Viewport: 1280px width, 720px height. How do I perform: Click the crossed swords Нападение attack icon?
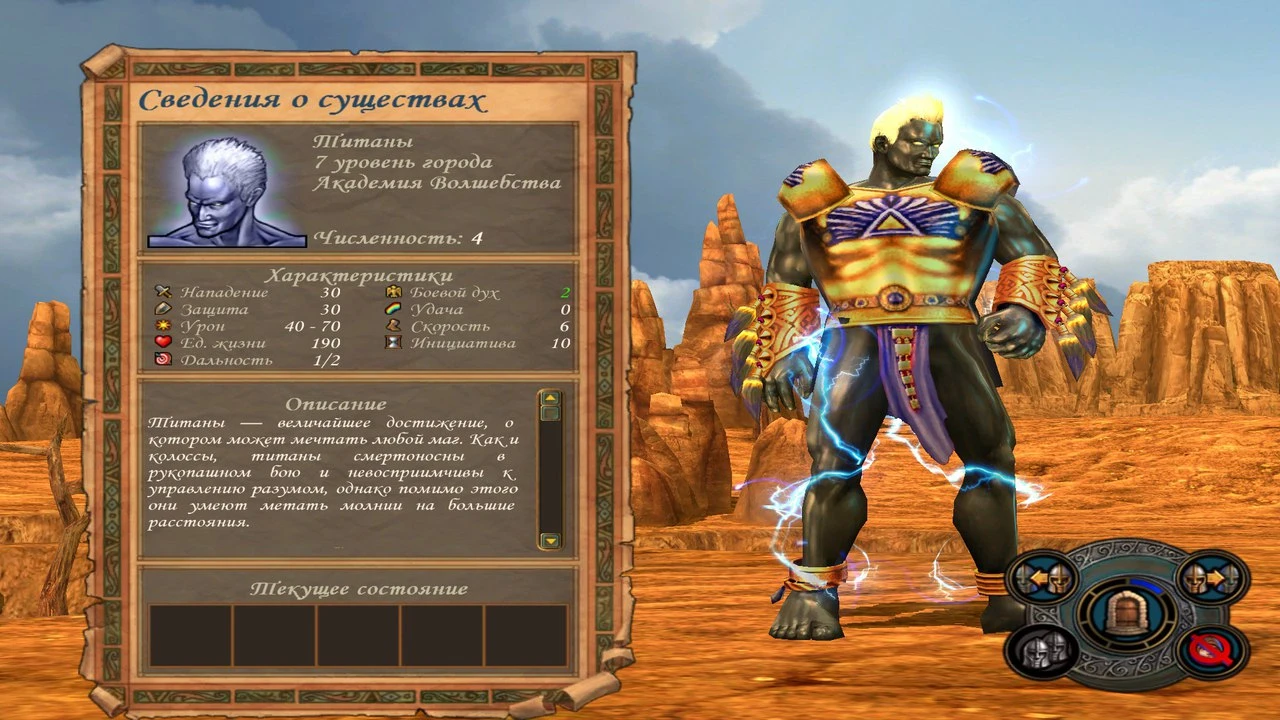[165, 292]
